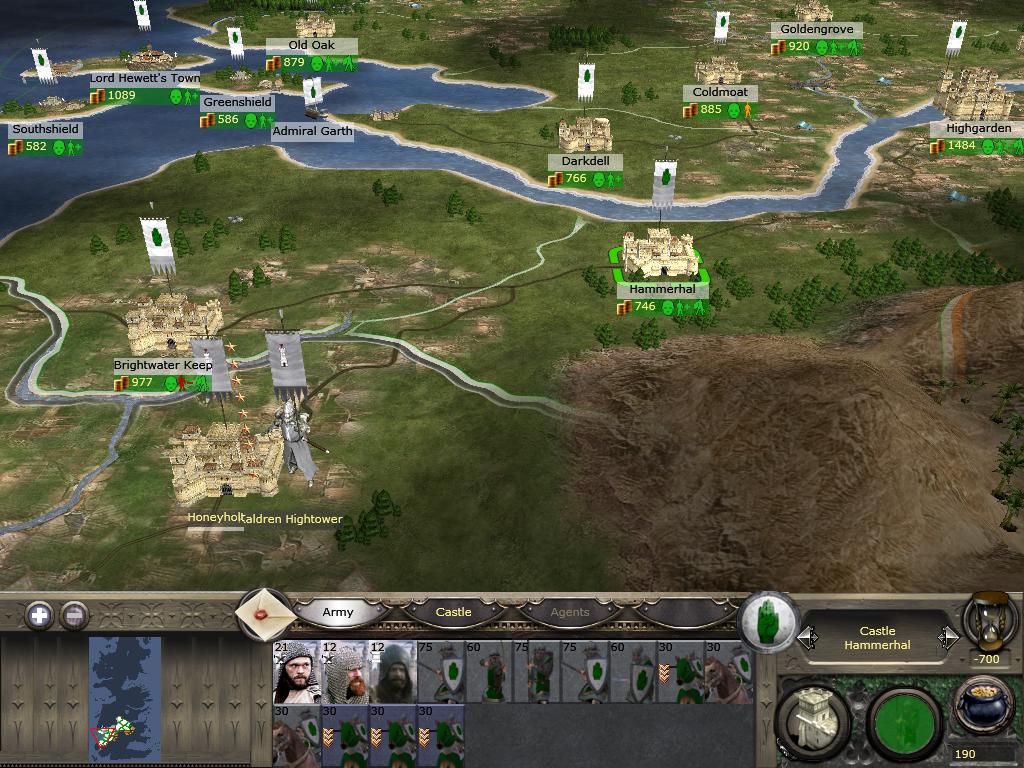
Task: Select the Brightwater Keep settlement label
Action: tap(161, 366)
